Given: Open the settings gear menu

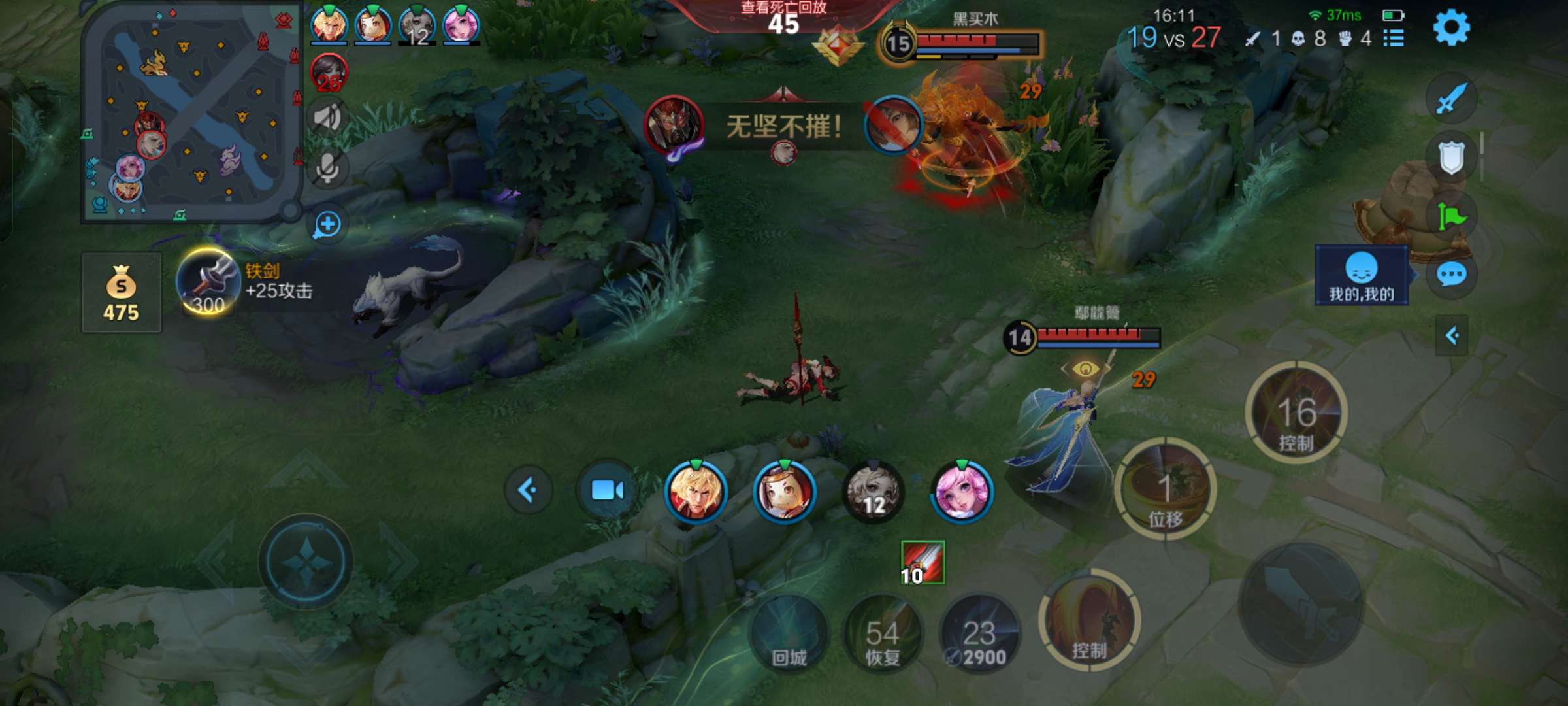Looking at the screenshot, I should [x=1451, y=28].
